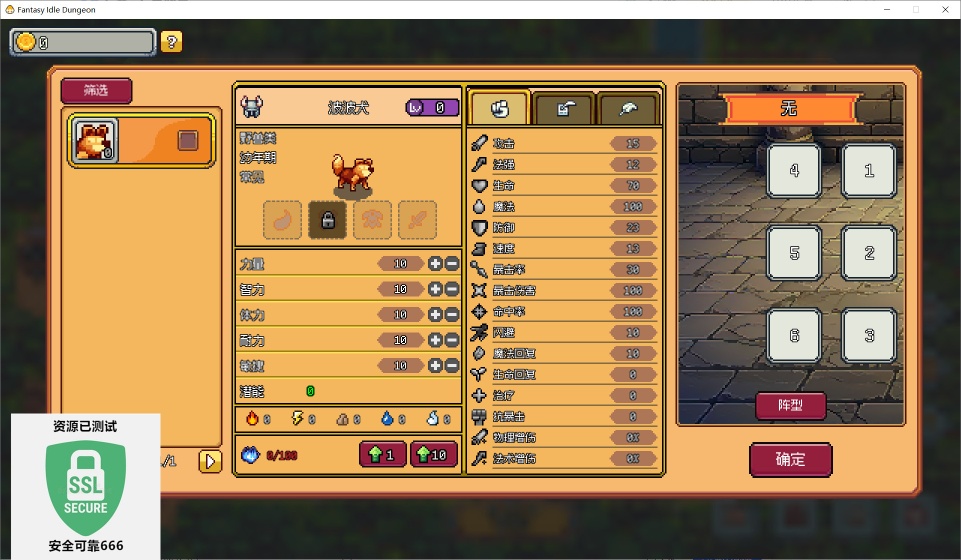The image size is (961, 560).
Task: Open the 筛选 filter button
Action: [96, 91]
